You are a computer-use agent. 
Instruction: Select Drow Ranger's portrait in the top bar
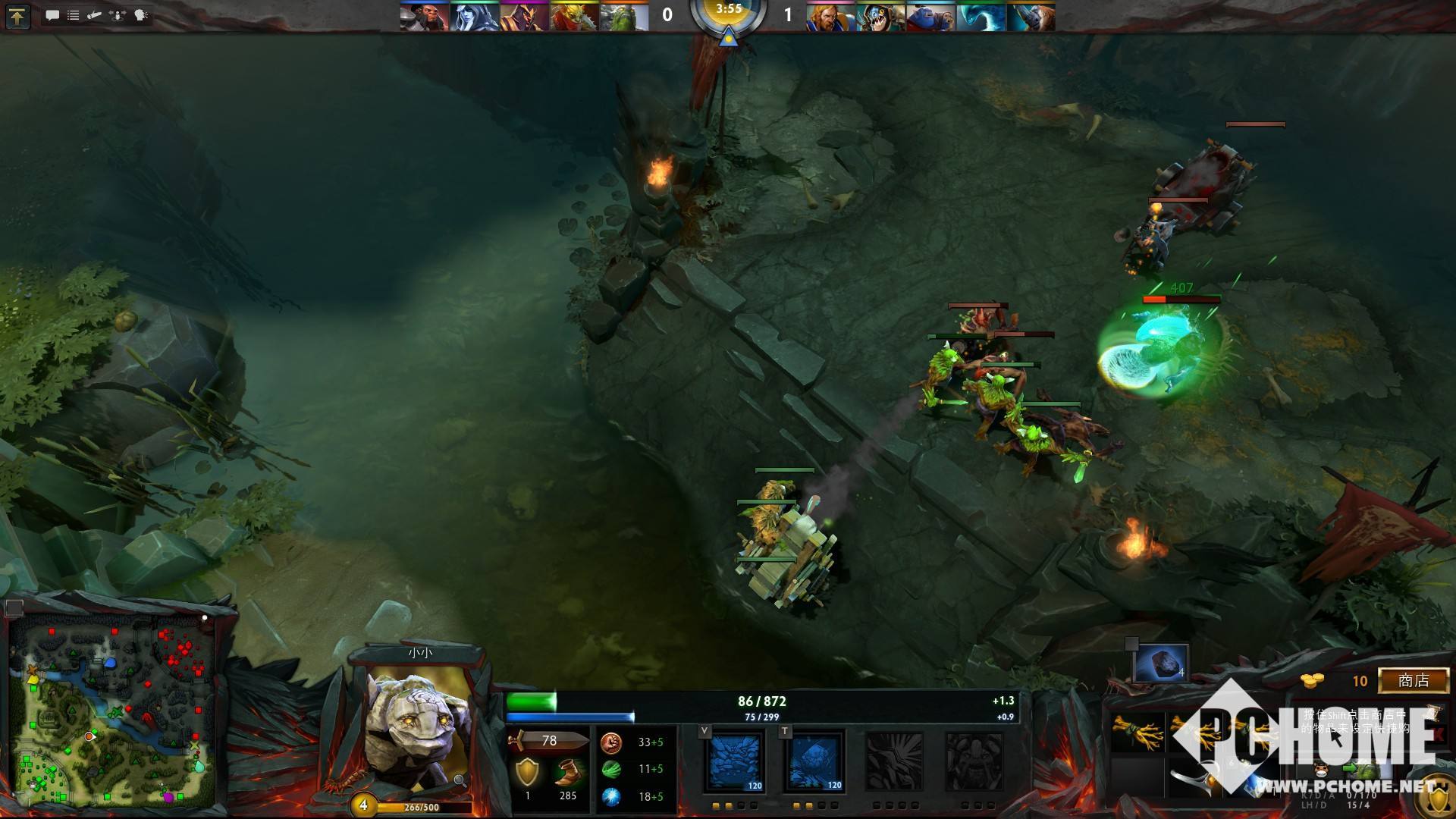click(474, 17)
